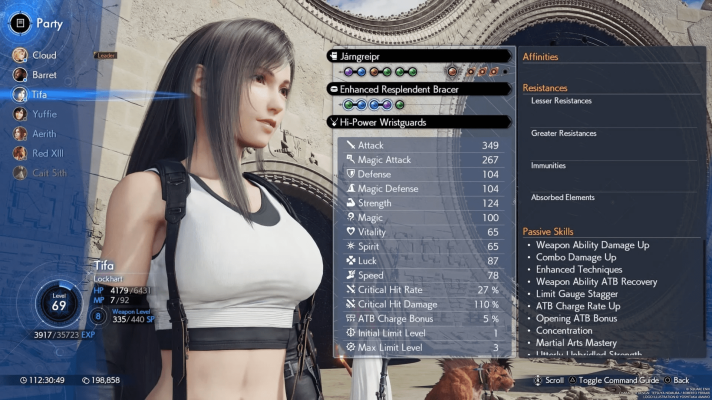This screenshot has height=400, width=712.
Task: Select the Critical Hit Rate stat row
Action: tap(425, 290)
